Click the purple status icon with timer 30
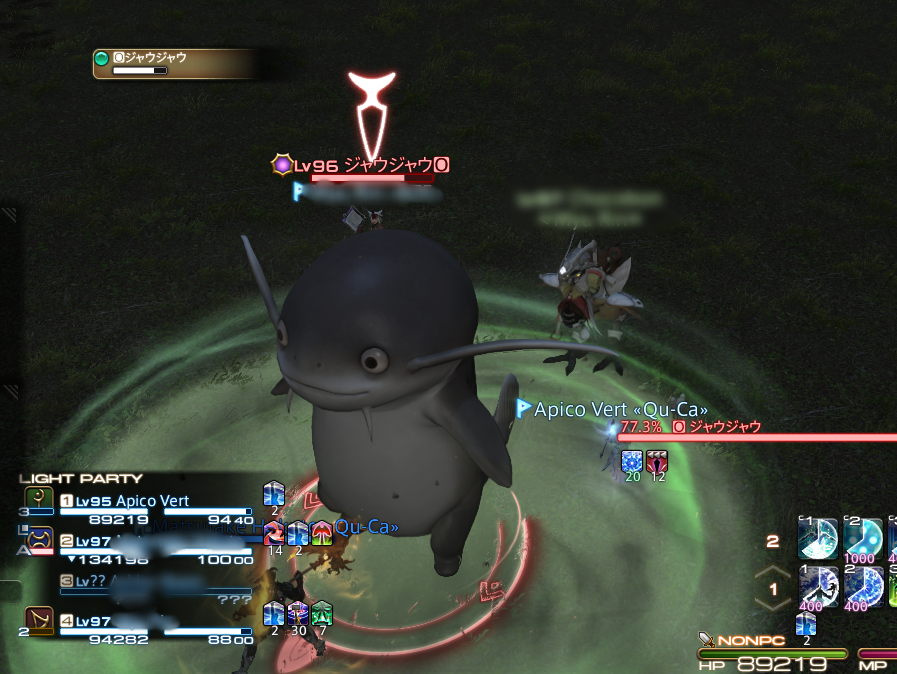Screen dimensions: 897x674 tap(298, 613)
